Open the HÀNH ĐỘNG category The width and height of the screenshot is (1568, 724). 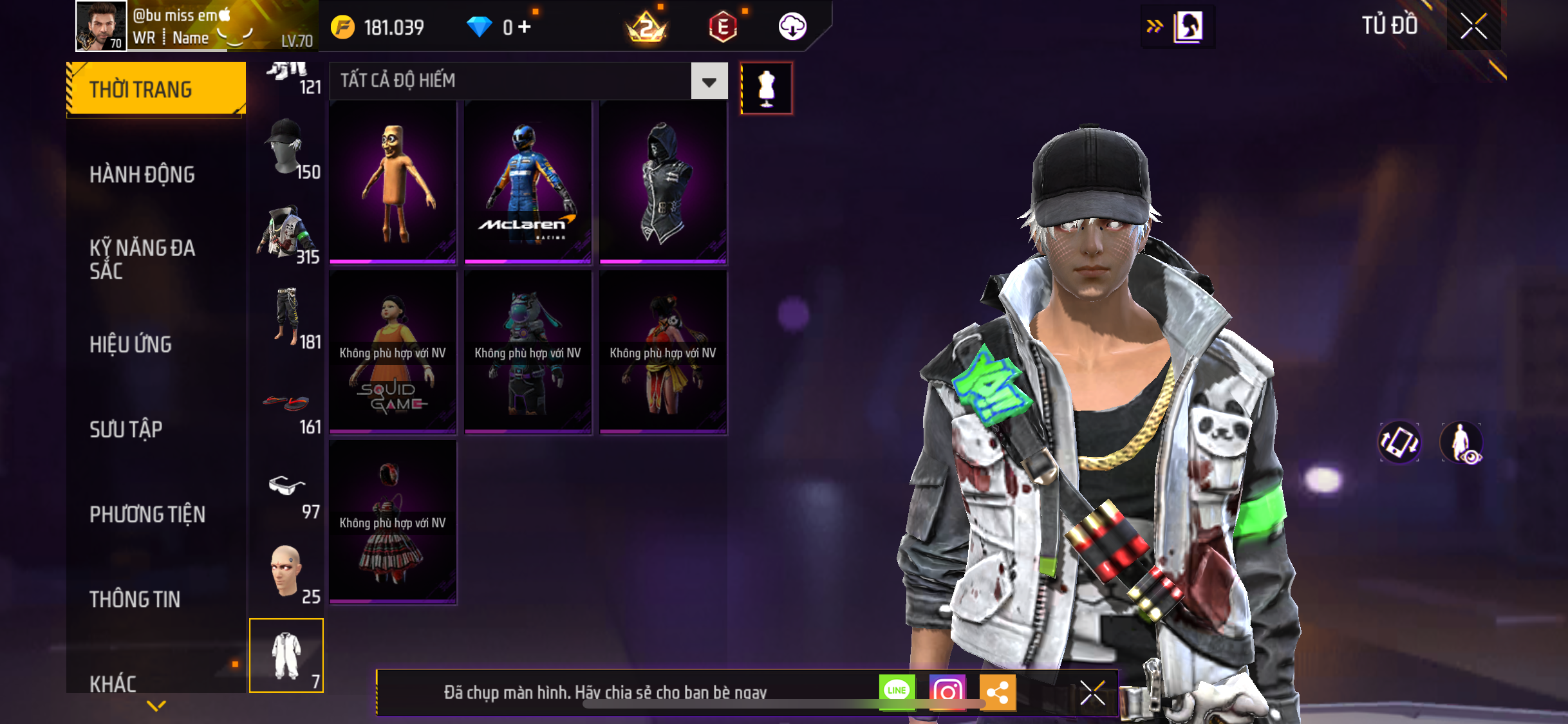pos(142,174)
